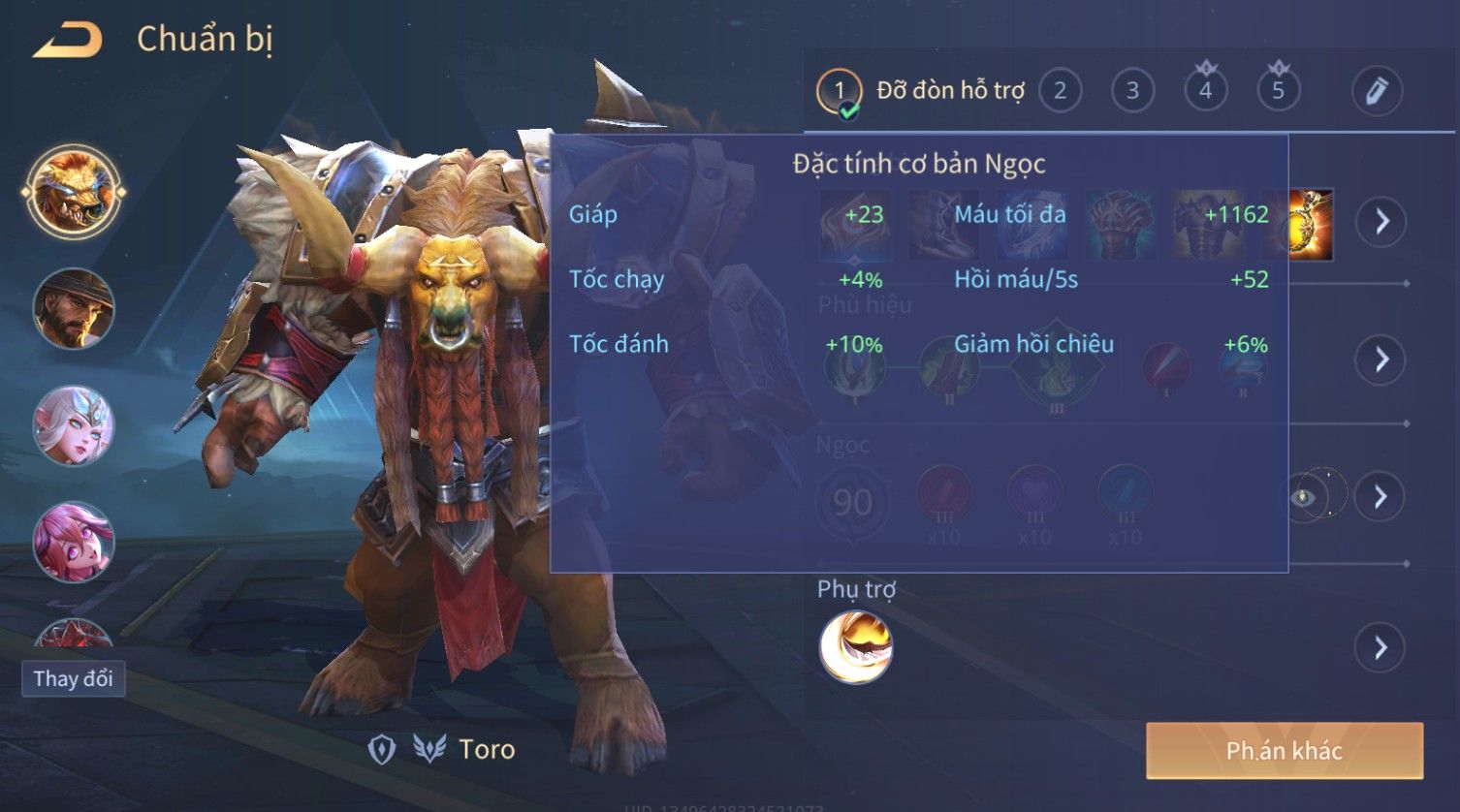Open the equipment build arrow
The image size is (1460, 812).
pyautogui.click(x=1381, y=222)
